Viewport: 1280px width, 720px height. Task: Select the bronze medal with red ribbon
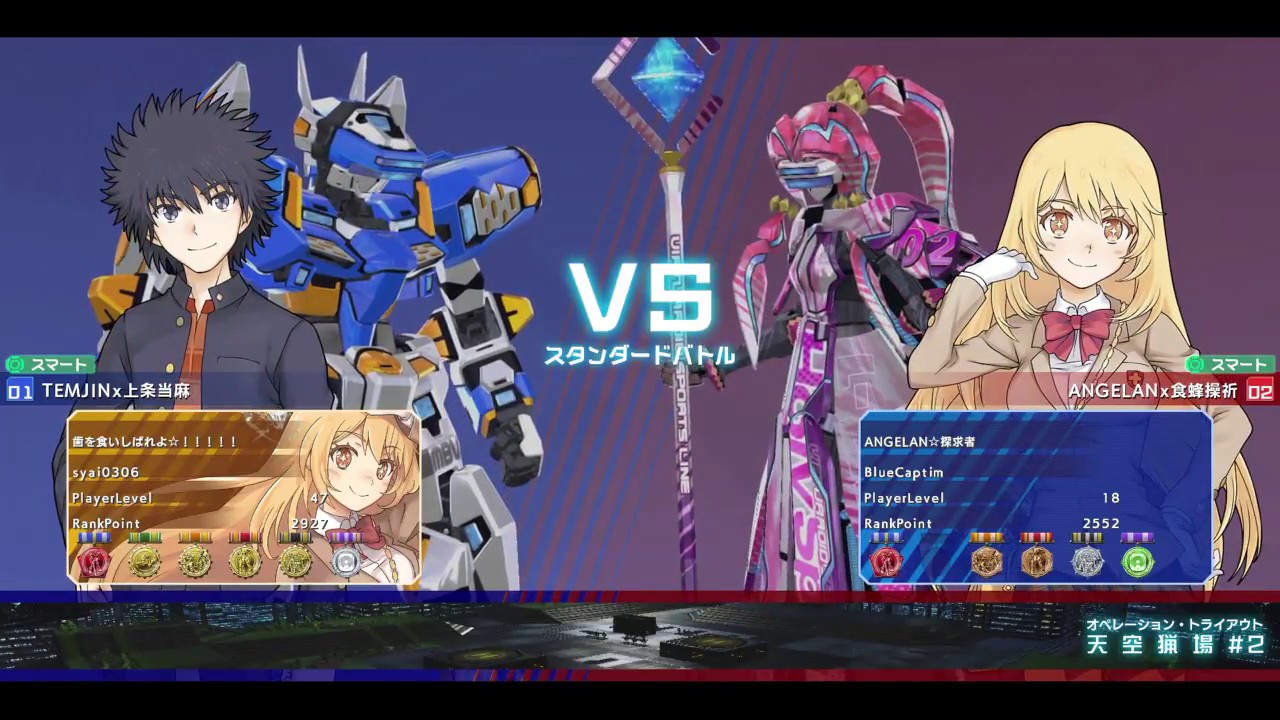(1037, 562)
